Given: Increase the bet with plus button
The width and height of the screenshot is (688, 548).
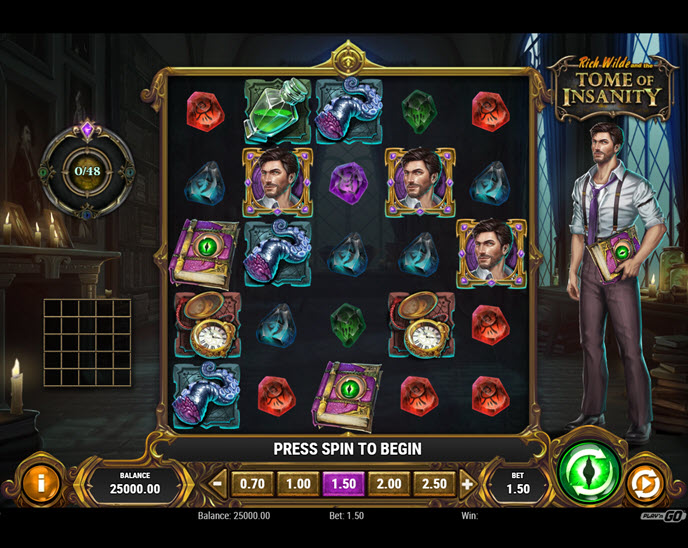Looking at the screenshot, I should click(467, 484).
